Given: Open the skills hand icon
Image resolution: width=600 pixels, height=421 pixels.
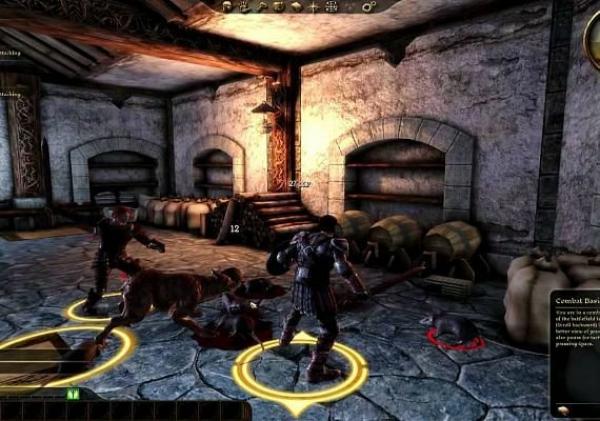Looking at the screenshot, I should click(x=243, y=6).
